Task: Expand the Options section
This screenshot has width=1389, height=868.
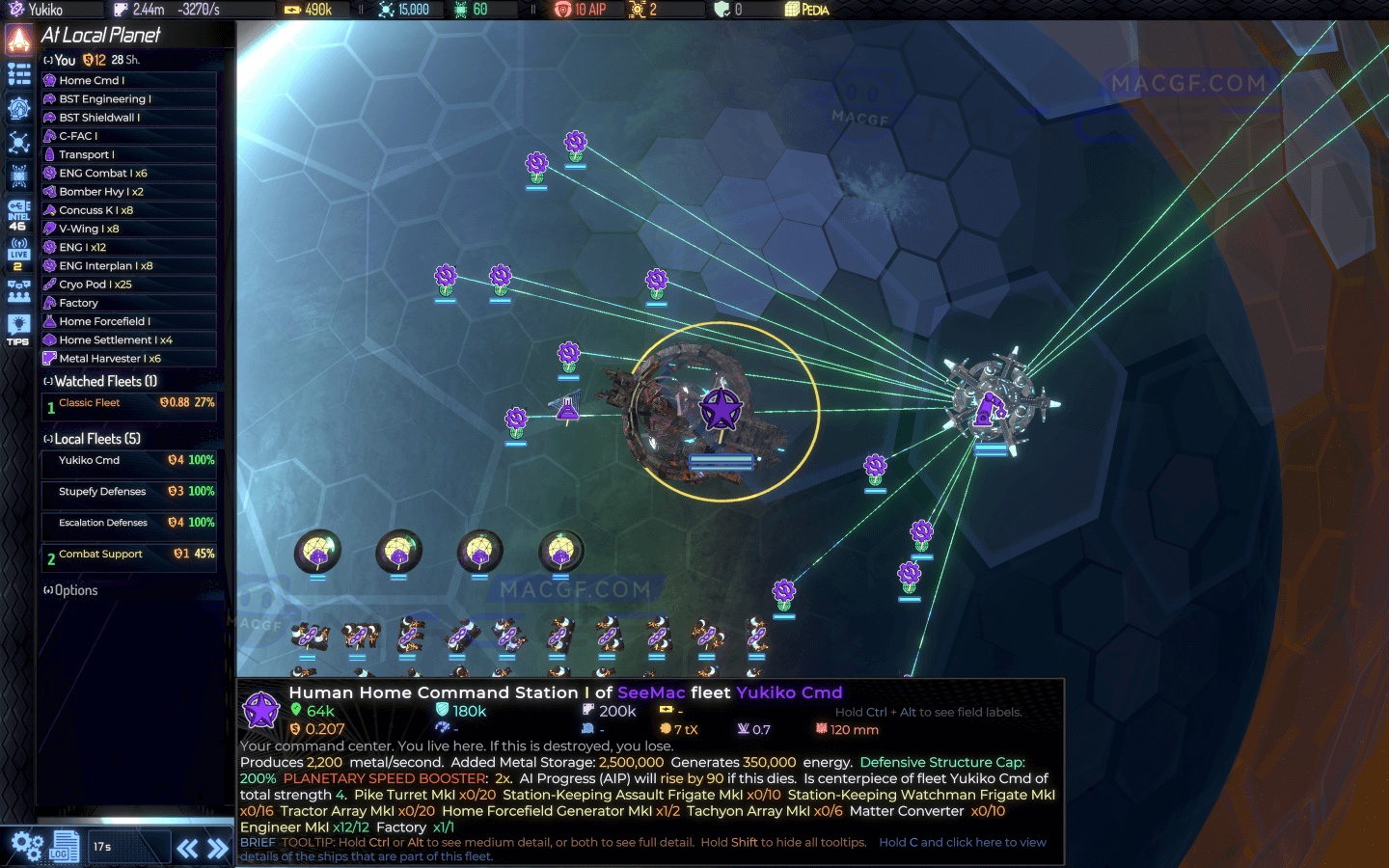Action: (x=47, y=589)
